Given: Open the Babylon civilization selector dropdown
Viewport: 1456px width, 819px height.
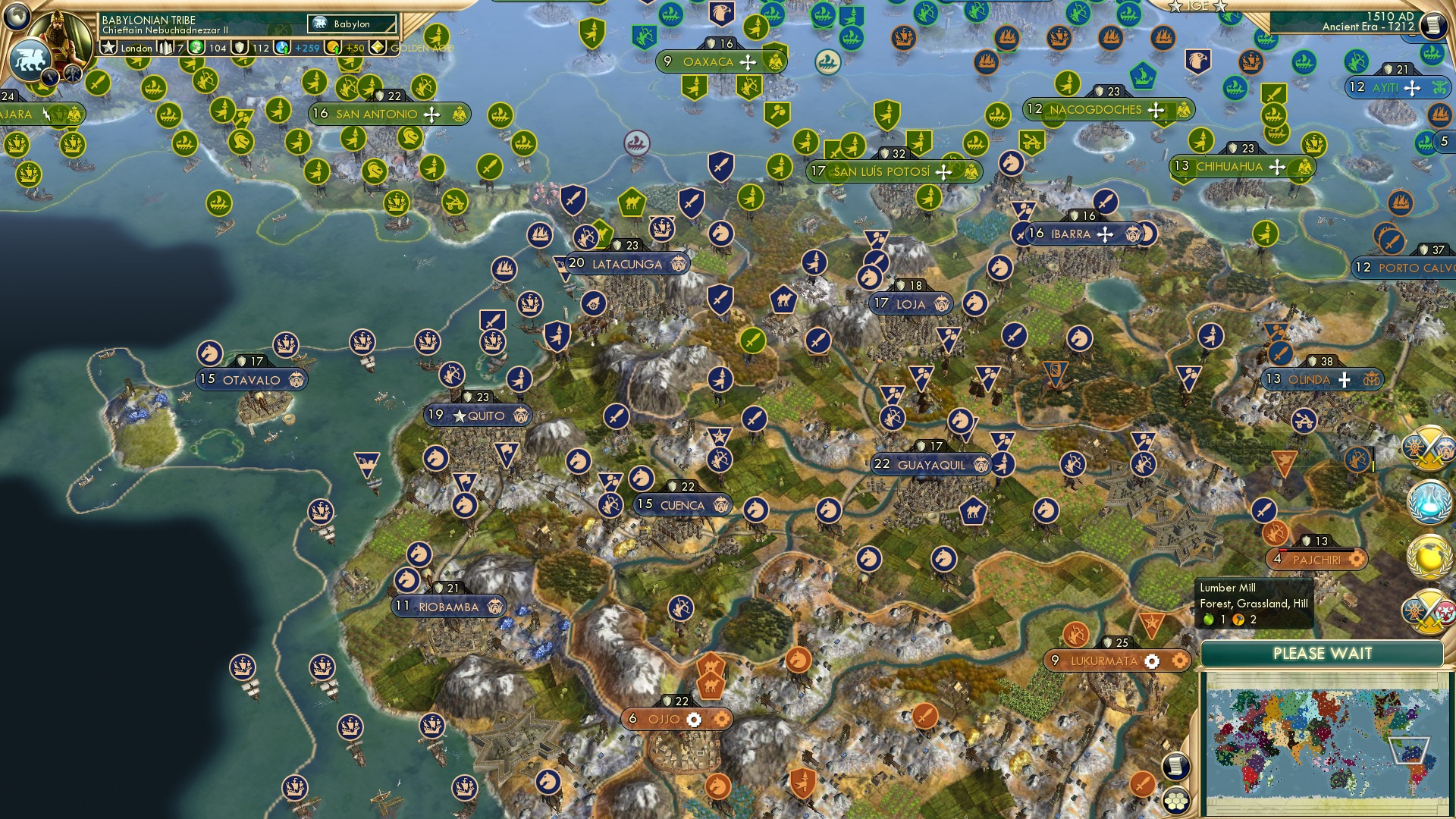Looking at the screenshot, I should coord(352,24).
